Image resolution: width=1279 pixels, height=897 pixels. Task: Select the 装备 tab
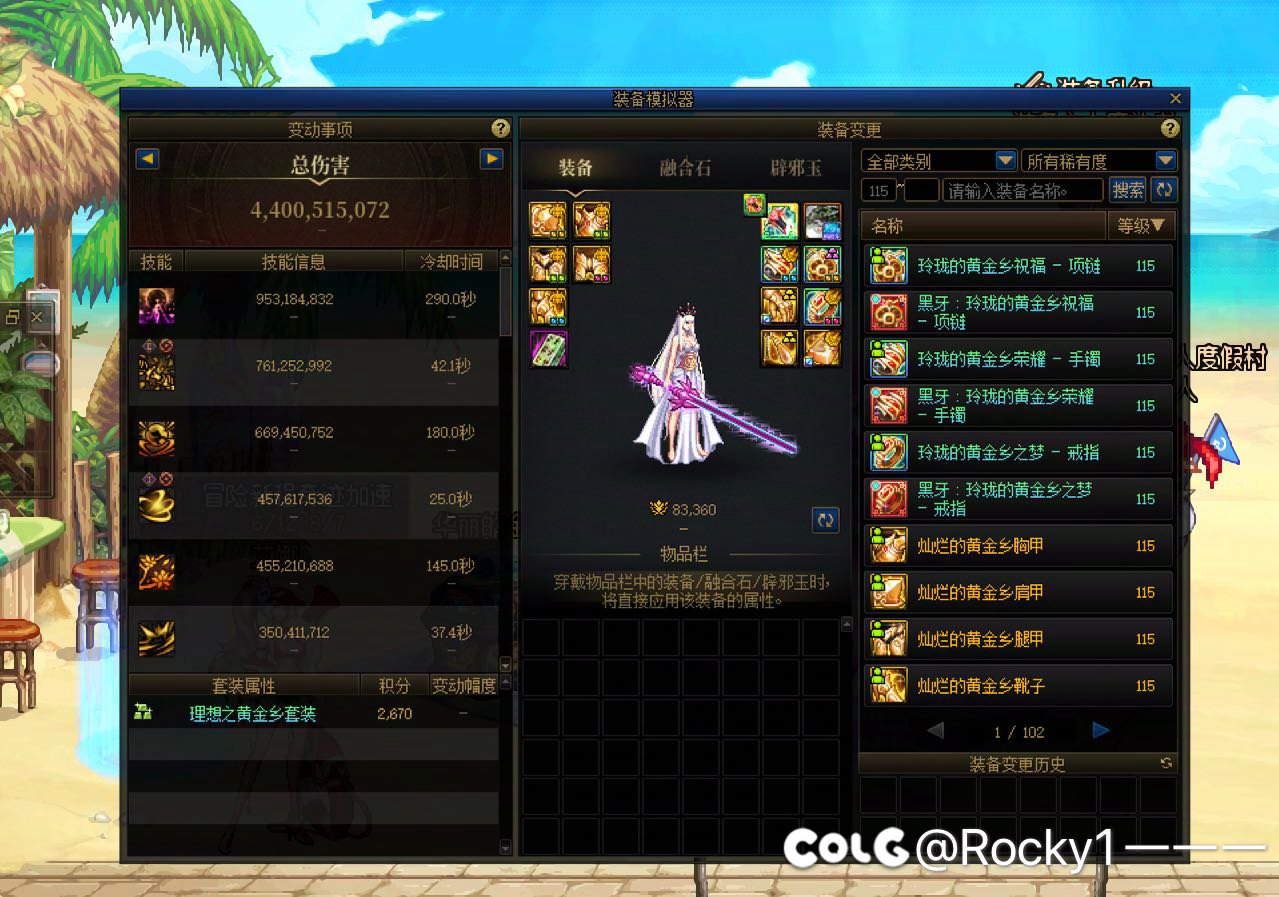(576, 168)
